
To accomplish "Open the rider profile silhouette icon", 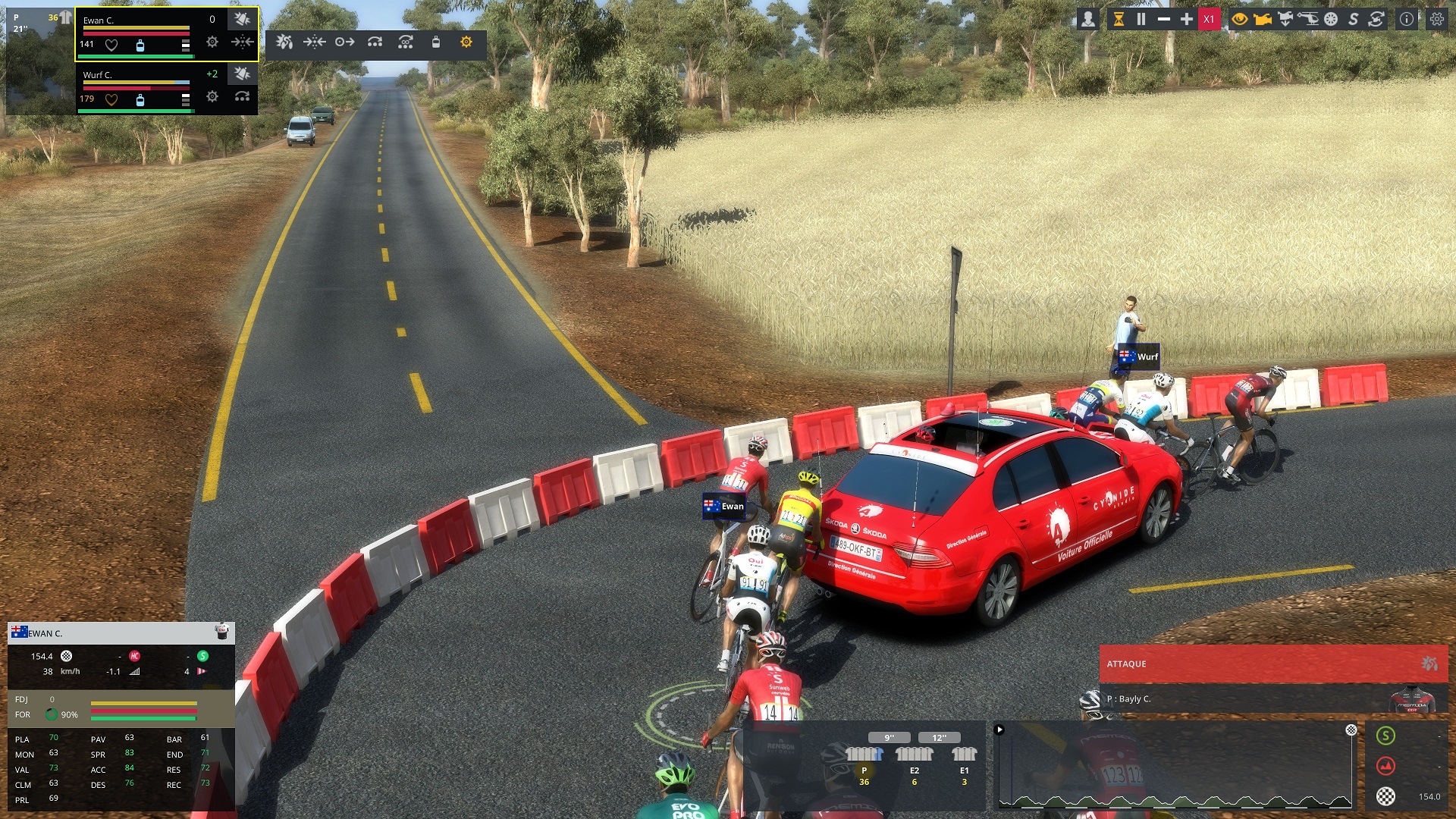I will pos(1087,20).
